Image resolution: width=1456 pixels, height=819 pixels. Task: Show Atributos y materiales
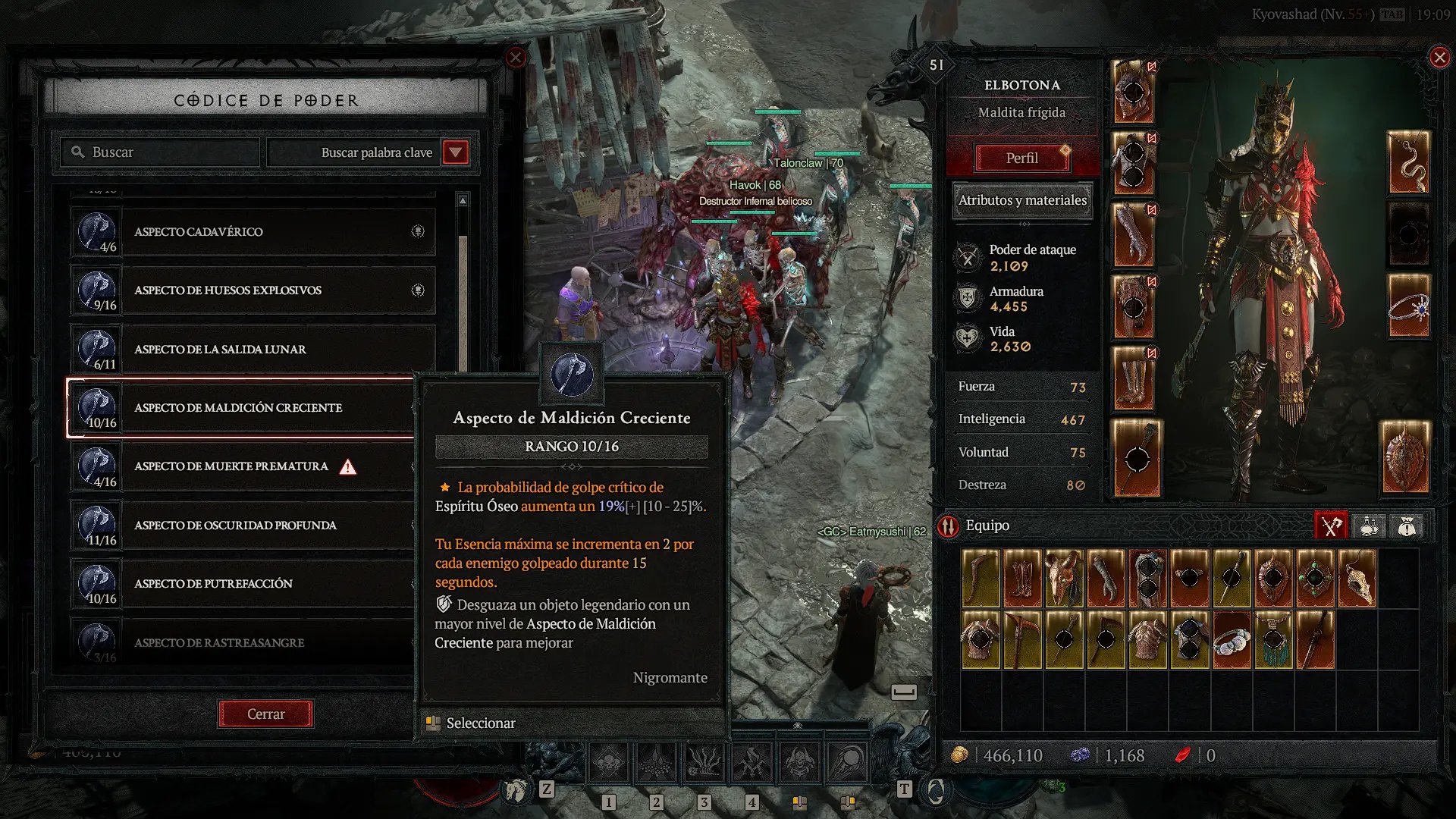[x=1022, y=200]
